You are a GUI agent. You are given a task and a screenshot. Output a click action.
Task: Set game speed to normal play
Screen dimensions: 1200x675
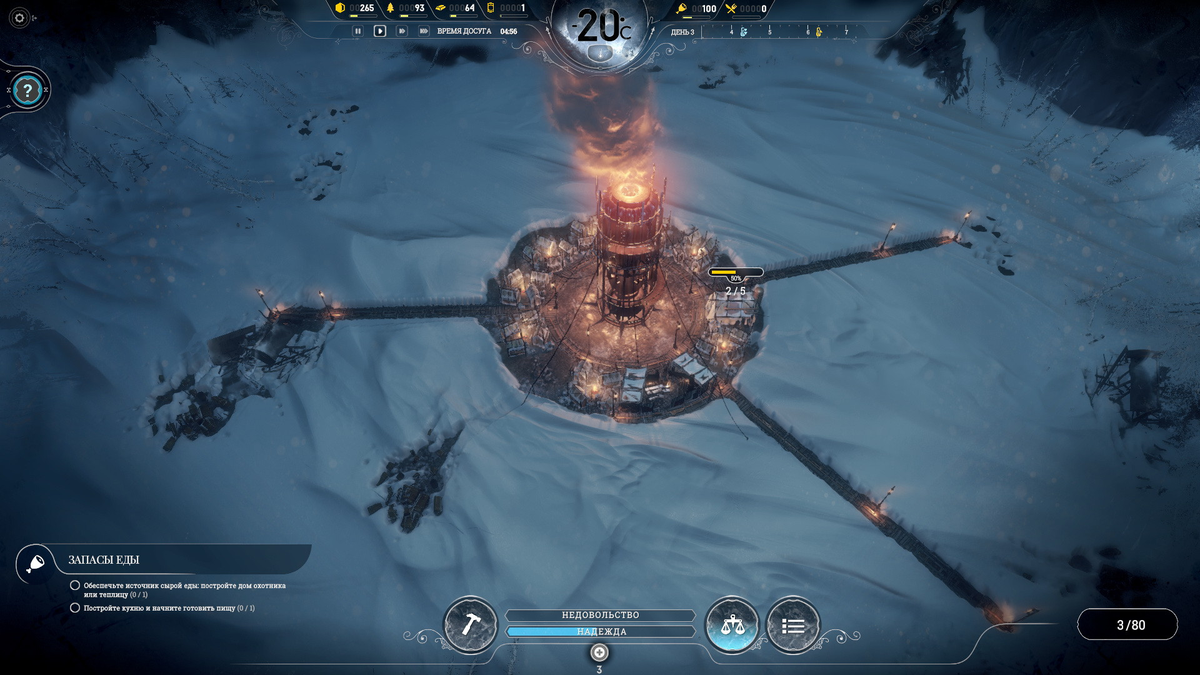pos(380,31)
